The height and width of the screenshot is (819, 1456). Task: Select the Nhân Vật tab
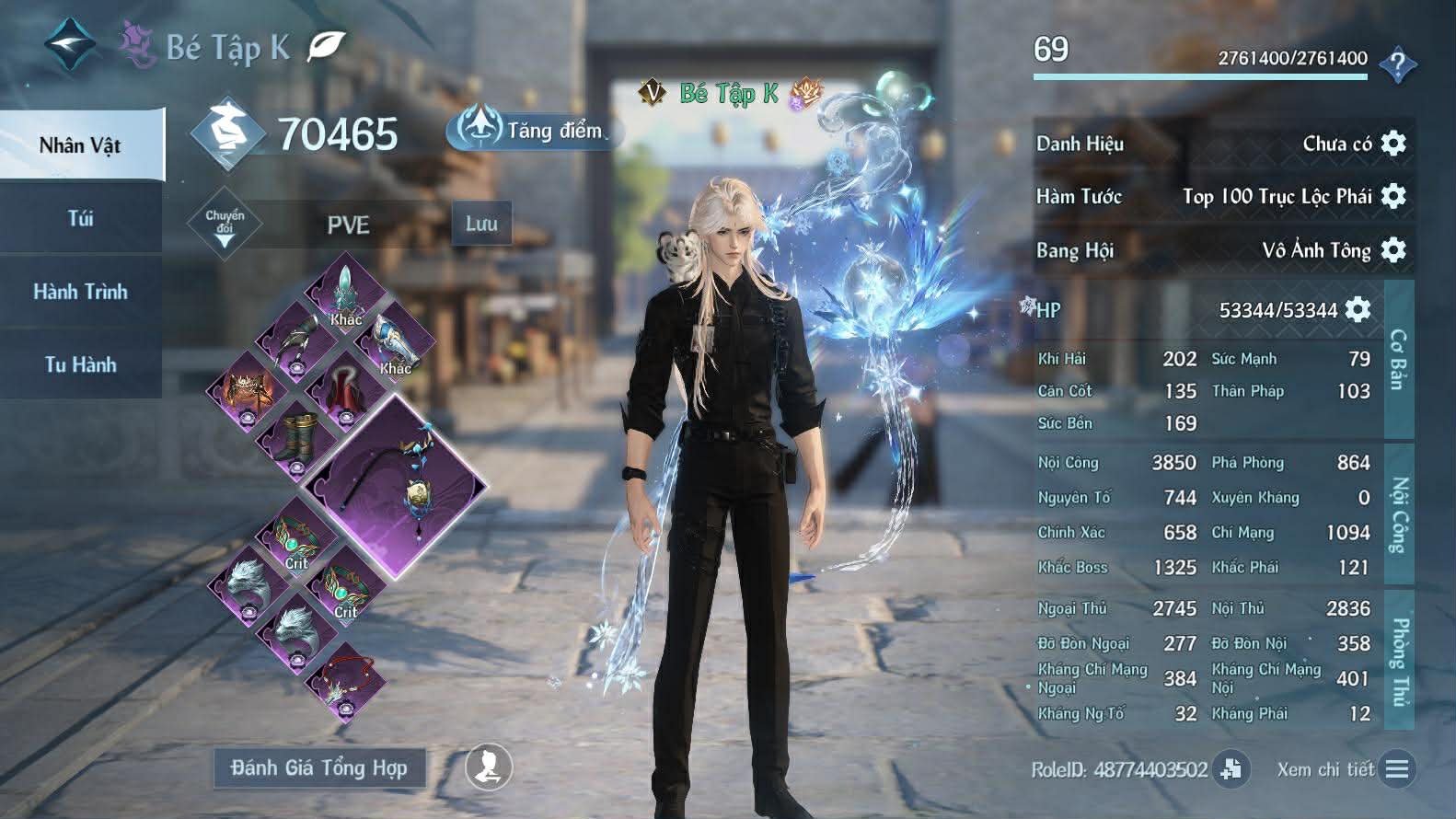81,144
